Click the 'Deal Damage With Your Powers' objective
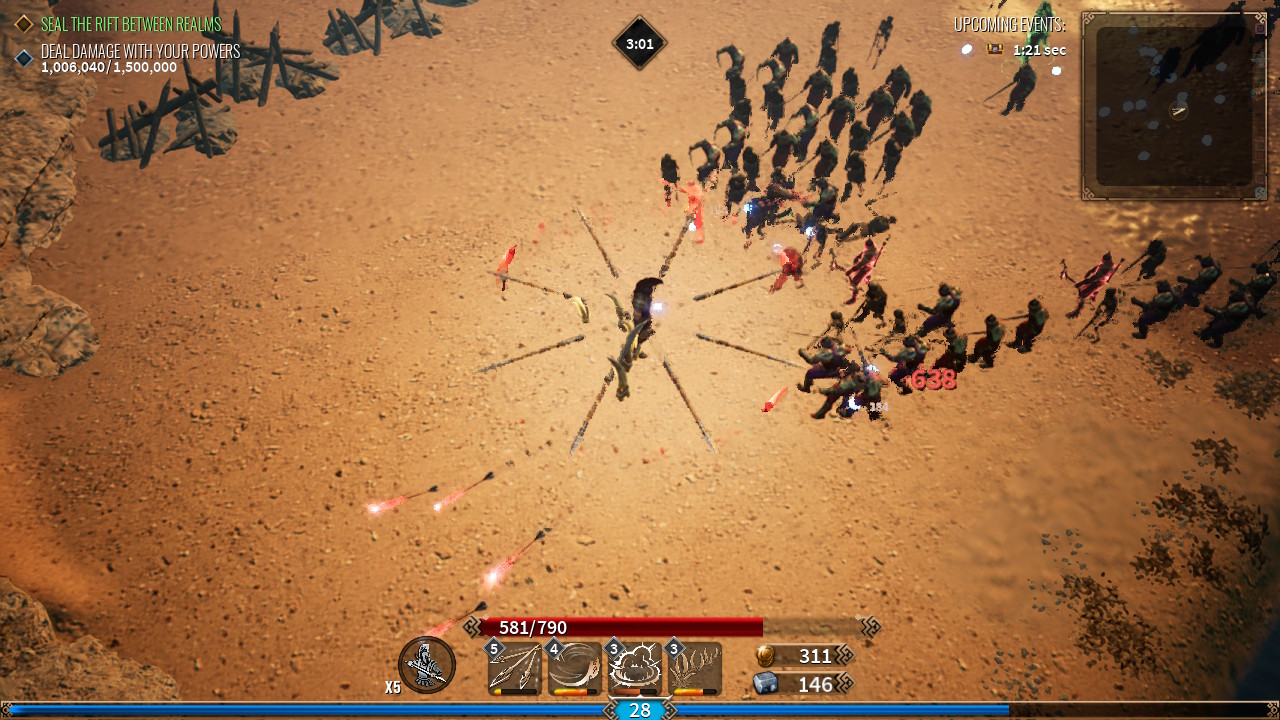Viewport: 1280px width, 720px height. click(x=140, y=51)
